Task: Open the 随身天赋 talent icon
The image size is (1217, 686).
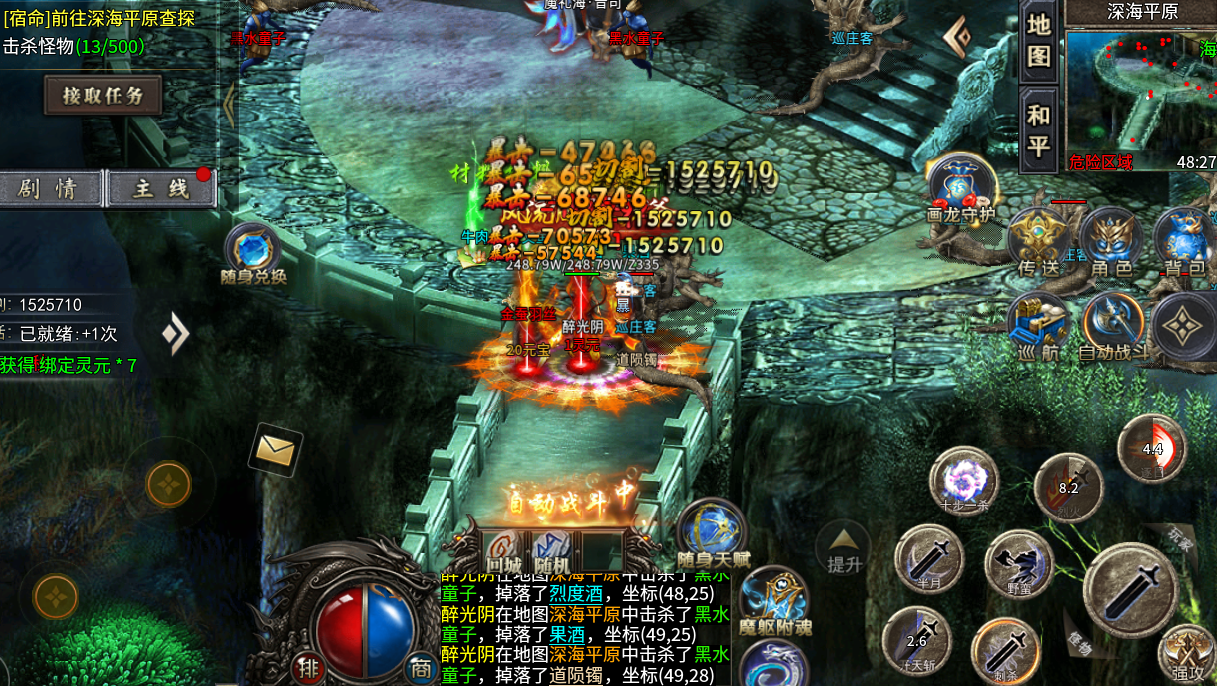Action: point(711,532)
